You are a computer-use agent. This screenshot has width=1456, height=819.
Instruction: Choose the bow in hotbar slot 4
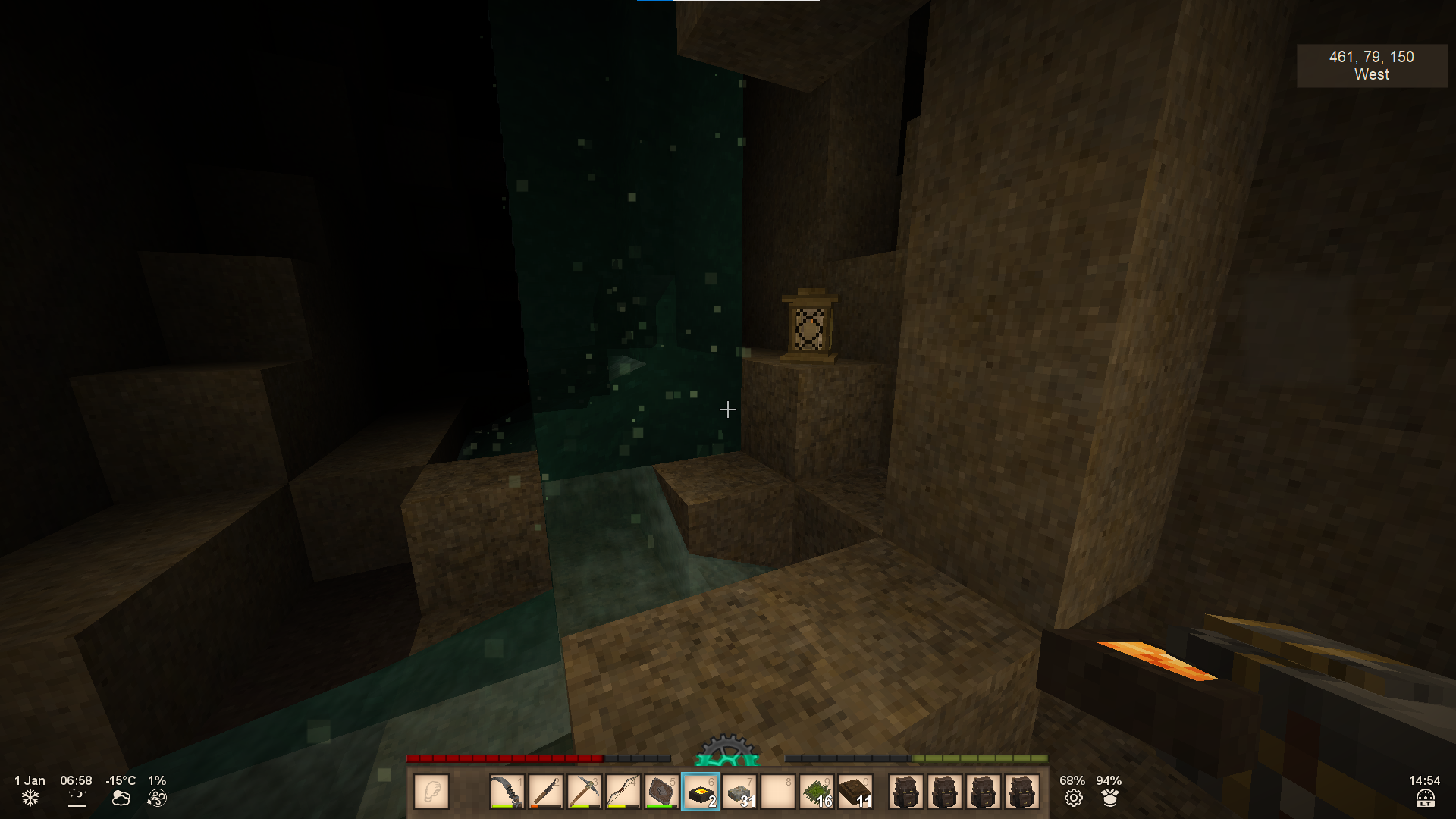coord(623,792)
